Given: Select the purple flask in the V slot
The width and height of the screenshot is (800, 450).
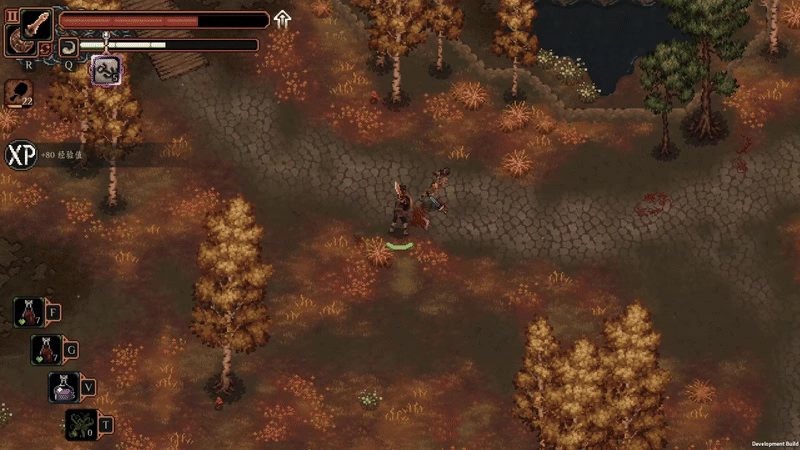Looking at the screenshot, I should [64, 386].
